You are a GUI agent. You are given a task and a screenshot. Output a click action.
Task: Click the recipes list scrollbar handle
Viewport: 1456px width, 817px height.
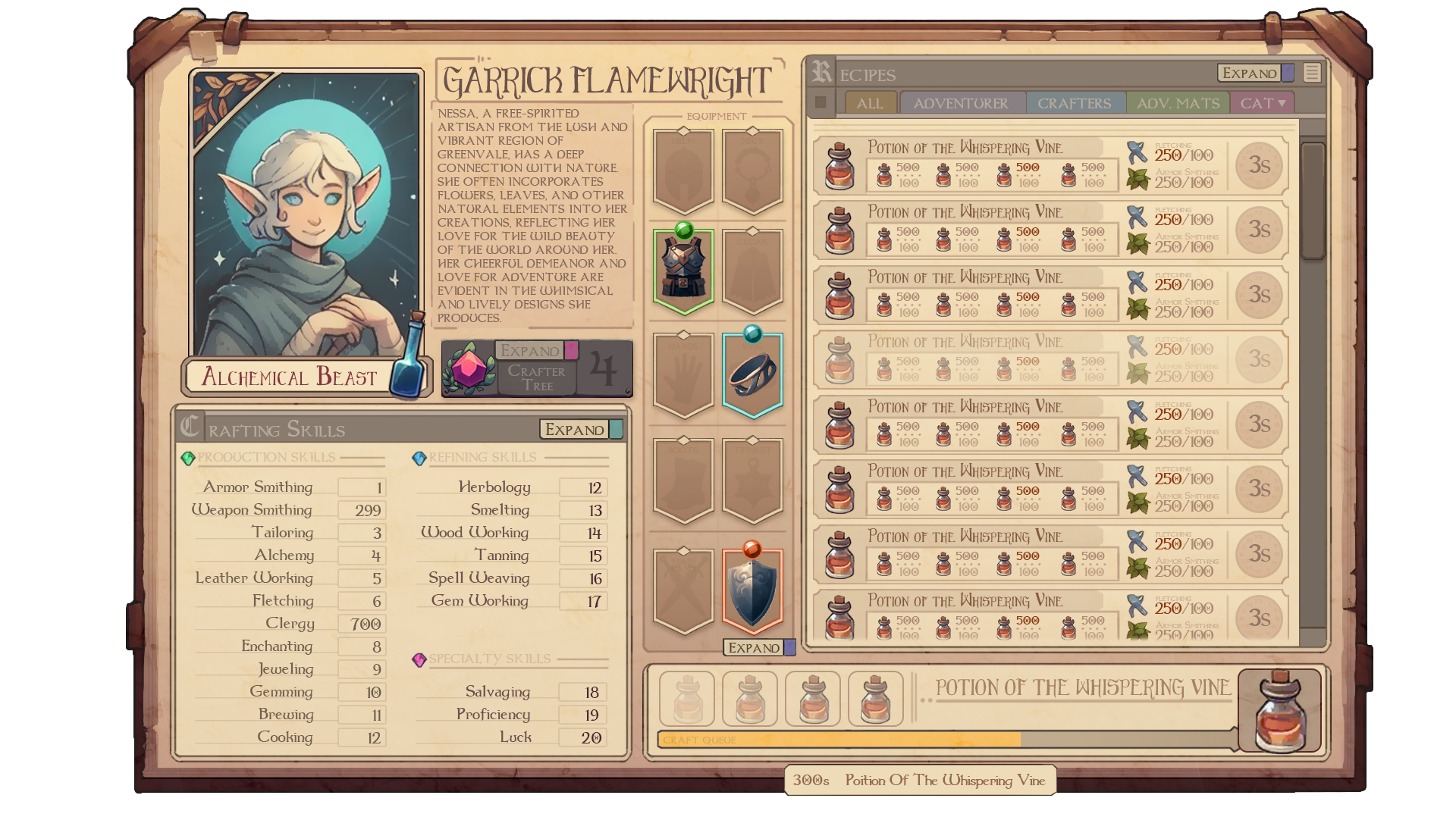click(1312, 200)
